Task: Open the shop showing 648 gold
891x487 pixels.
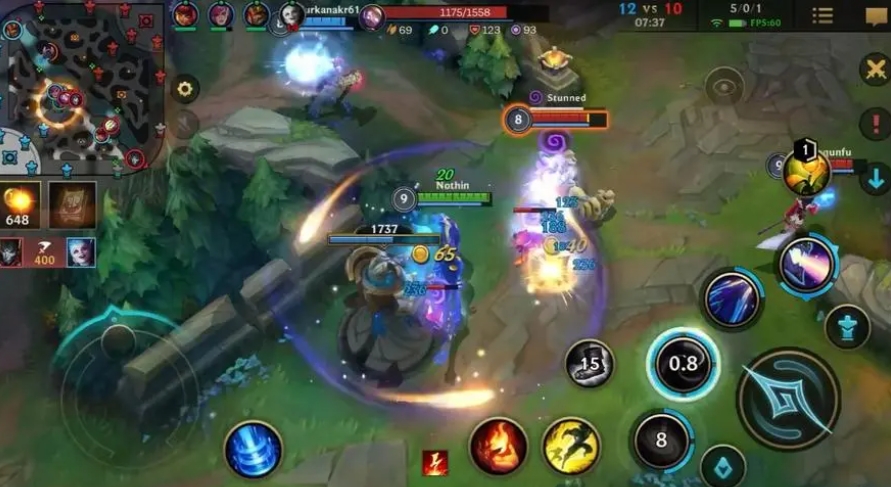Action: (x=20, y=204)
